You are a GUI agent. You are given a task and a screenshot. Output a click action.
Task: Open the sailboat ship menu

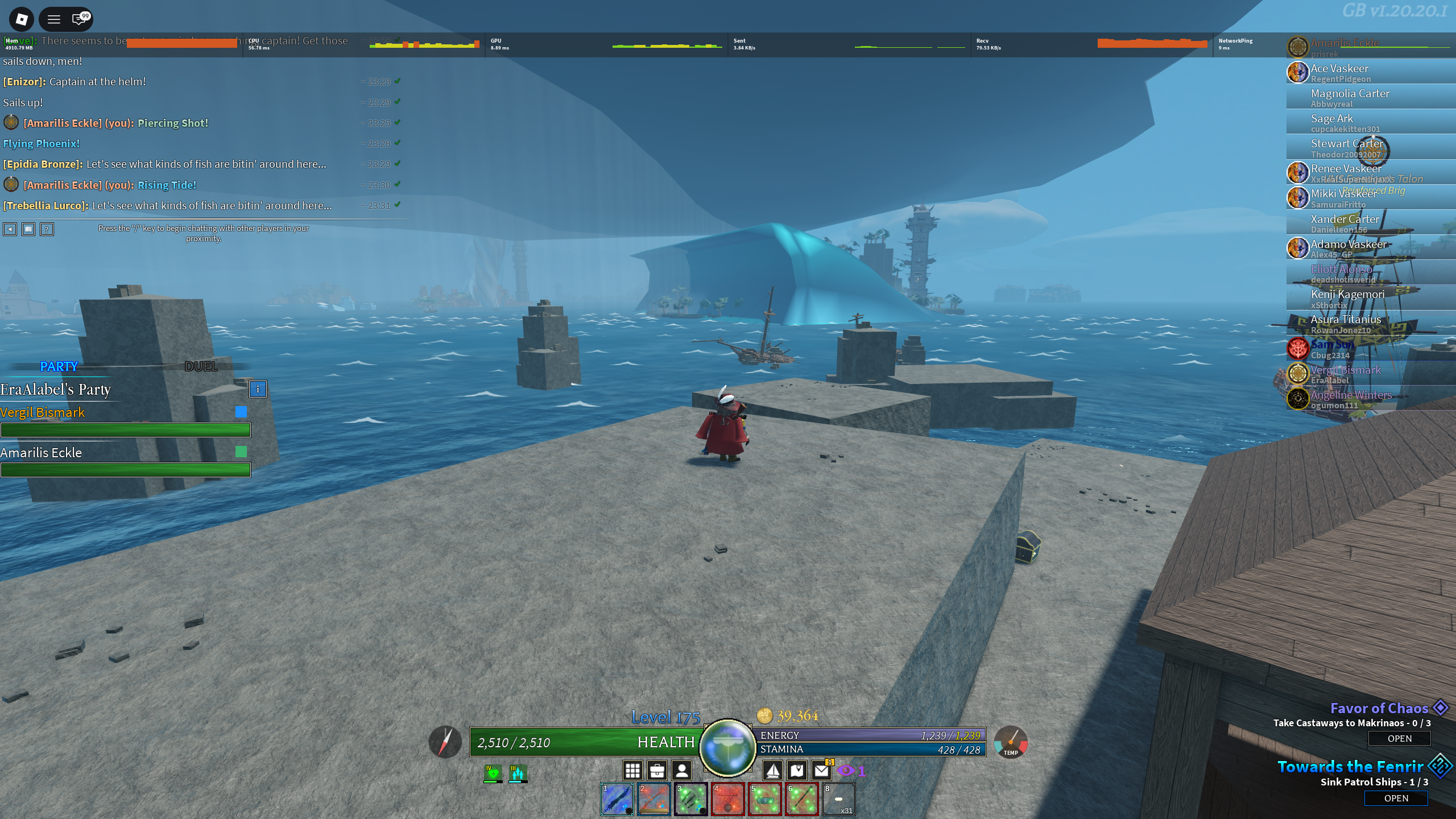tap(772, 771)
